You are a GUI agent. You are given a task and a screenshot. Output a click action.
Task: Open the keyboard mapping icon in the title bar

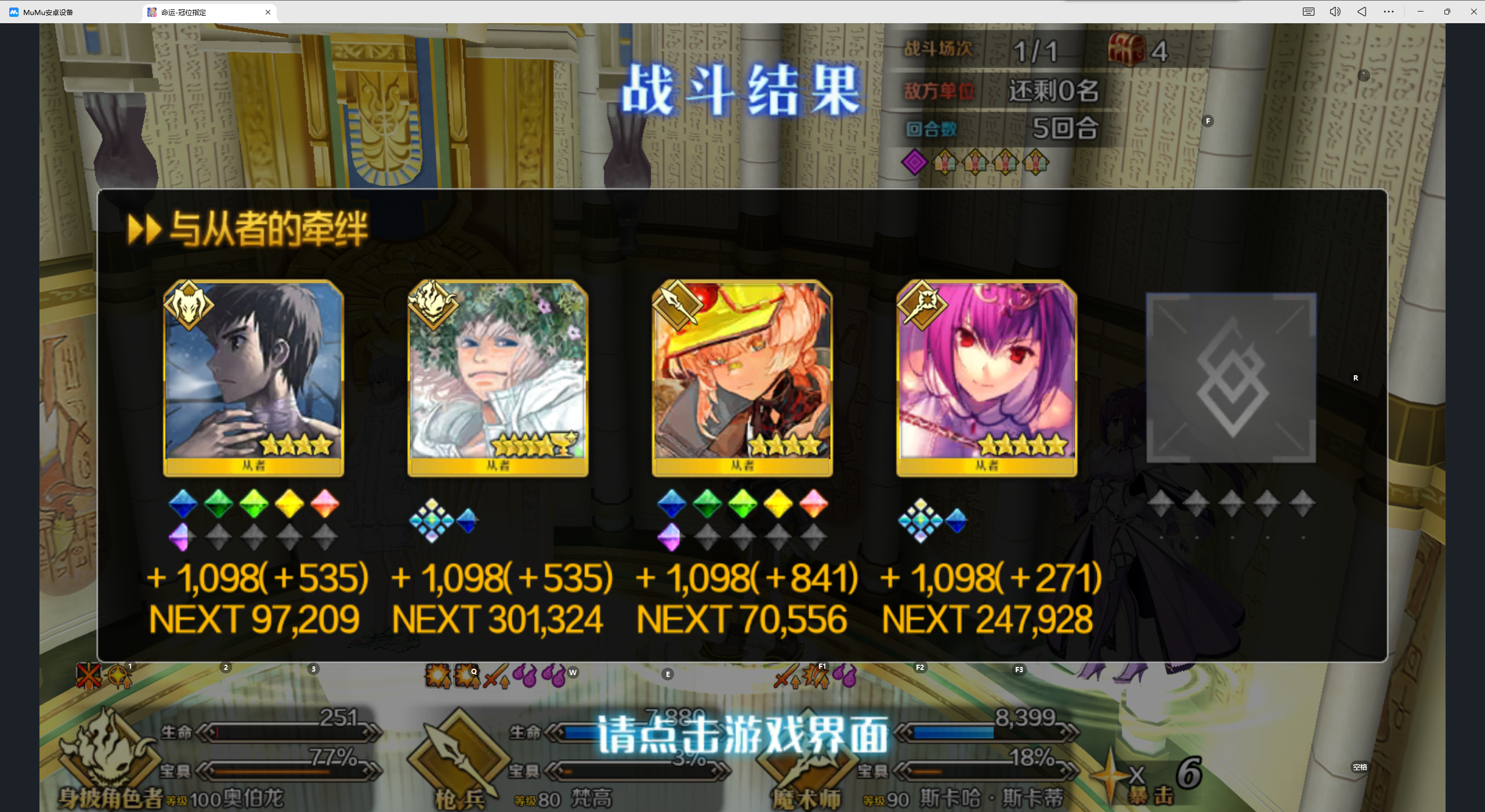coord(1309,12)
